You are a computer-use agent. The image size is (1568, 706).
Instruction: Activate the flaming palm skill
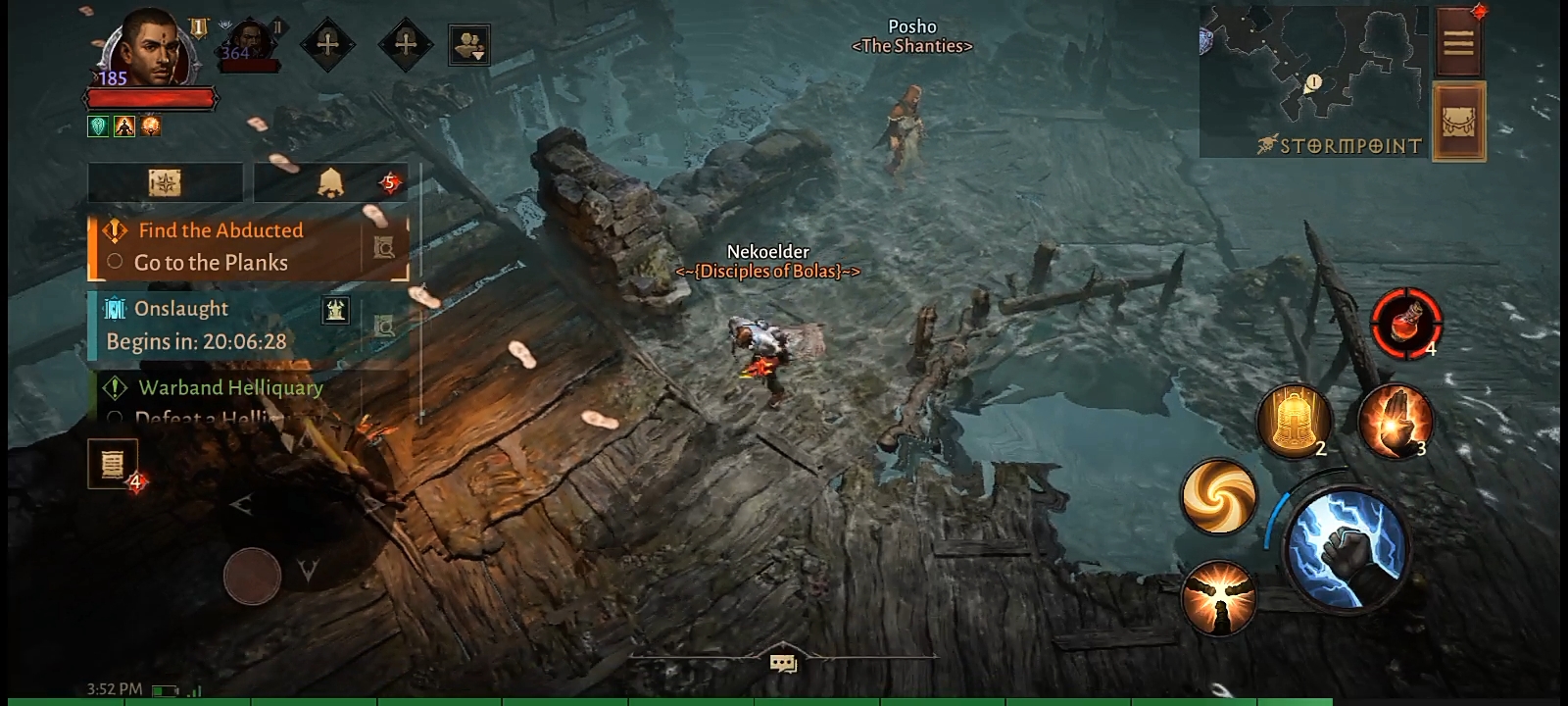(1396, 422)
